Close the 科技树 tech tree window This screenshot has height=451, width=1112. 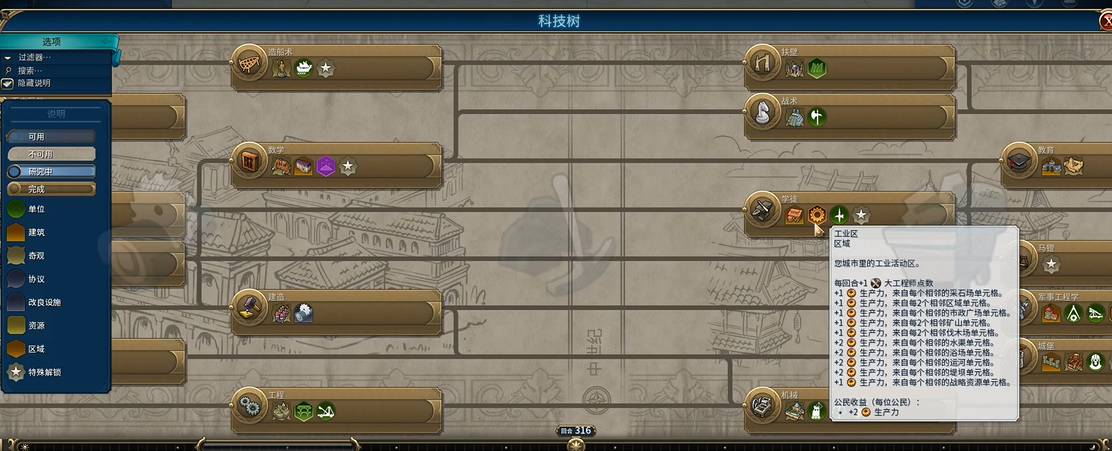pos(1103,21)
